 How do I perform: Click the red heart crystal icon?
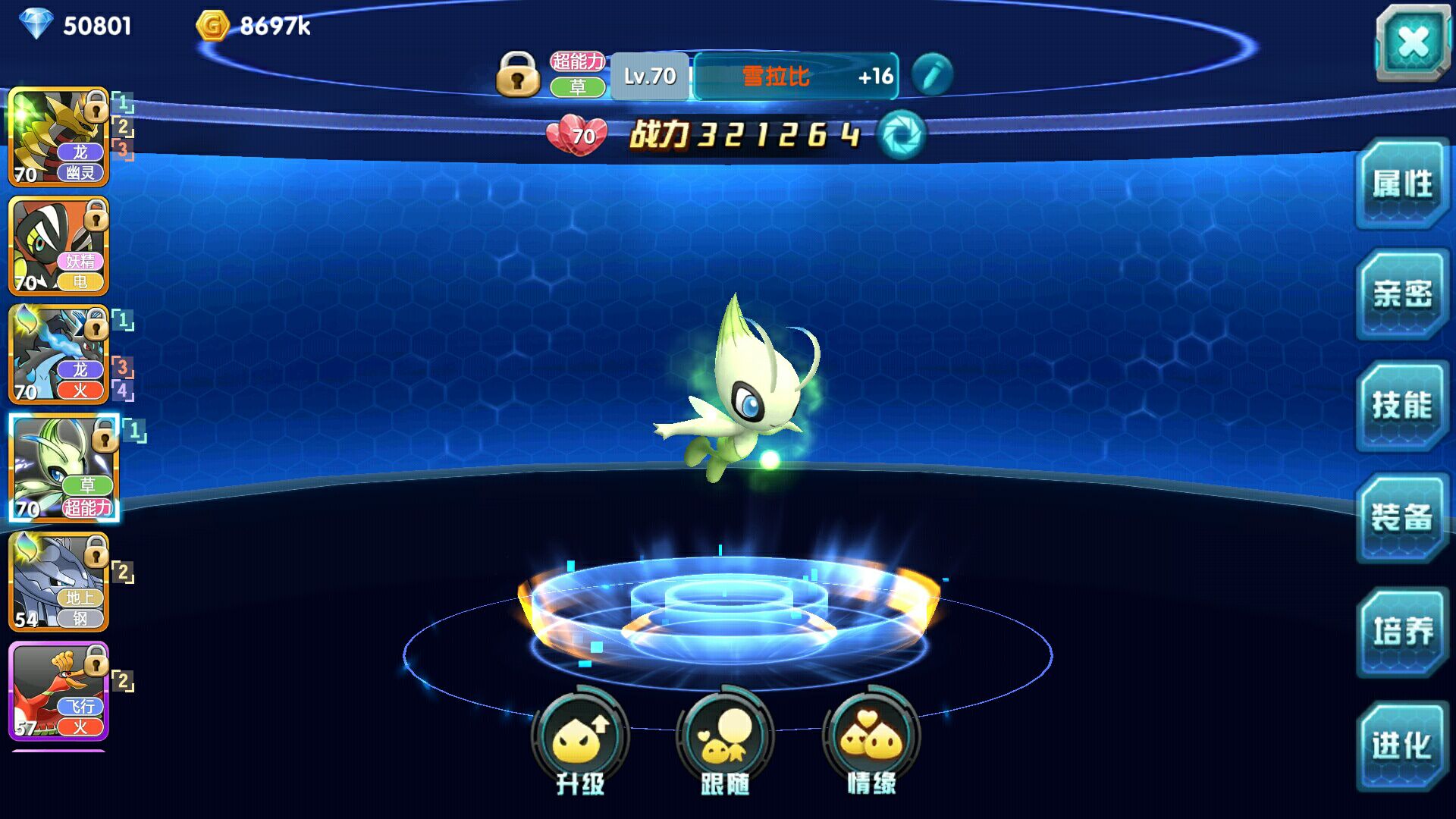[577, 136]
